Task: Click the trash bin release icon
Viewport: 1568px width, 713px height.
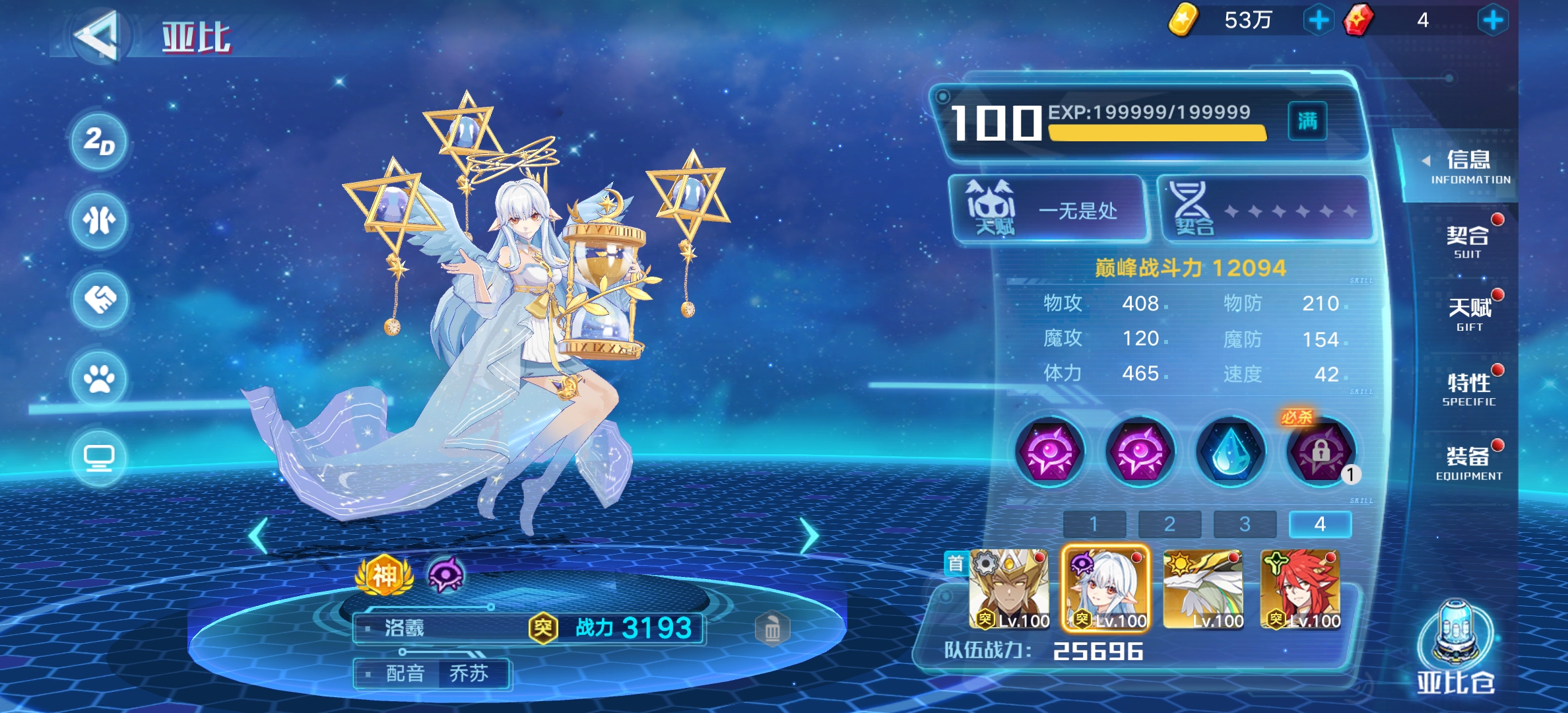Action: pyautogui.click(x=772, y=629)
